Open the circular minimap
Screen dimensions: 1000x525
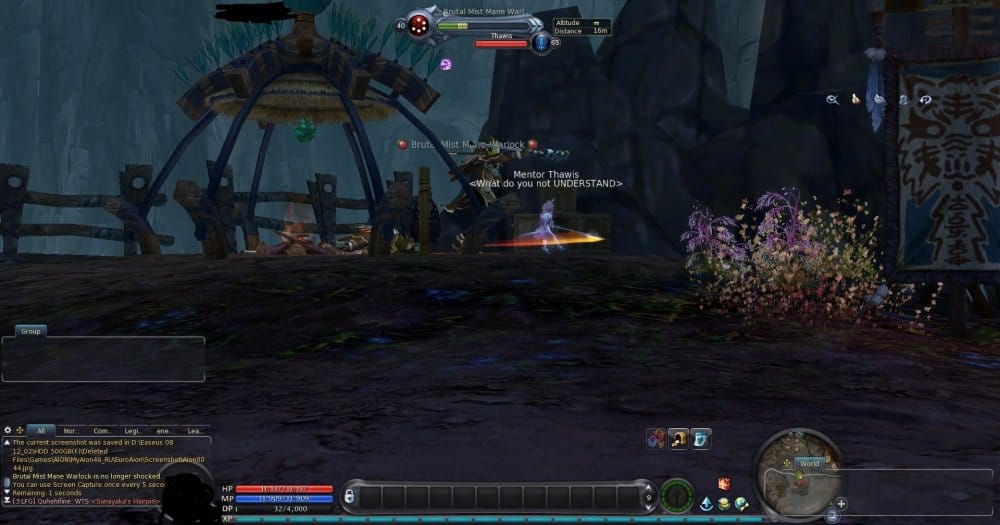point(797,472)
